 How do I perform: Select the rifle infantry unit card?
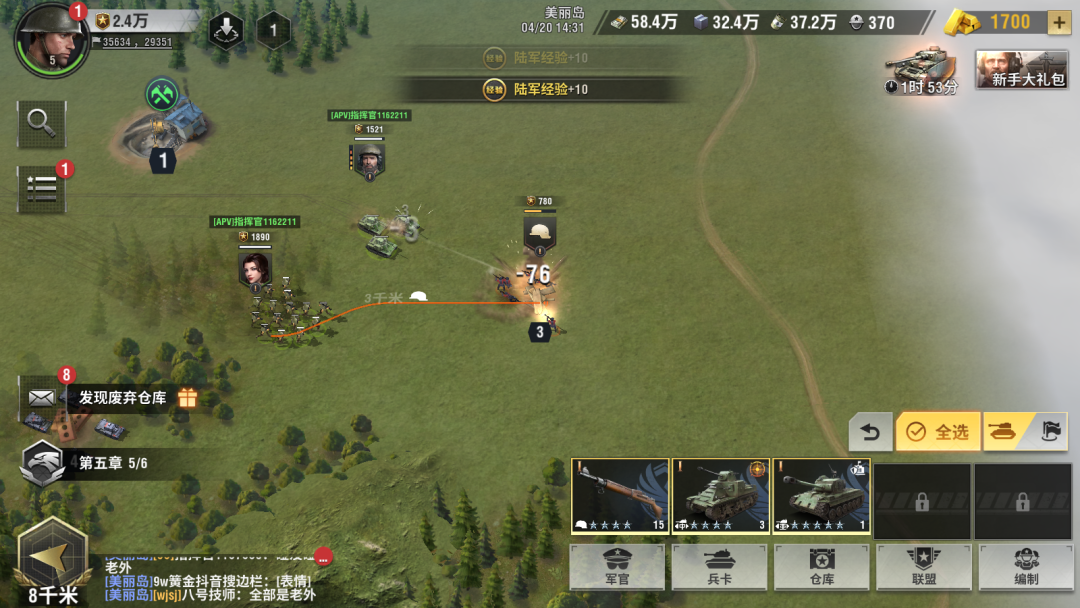620,497
